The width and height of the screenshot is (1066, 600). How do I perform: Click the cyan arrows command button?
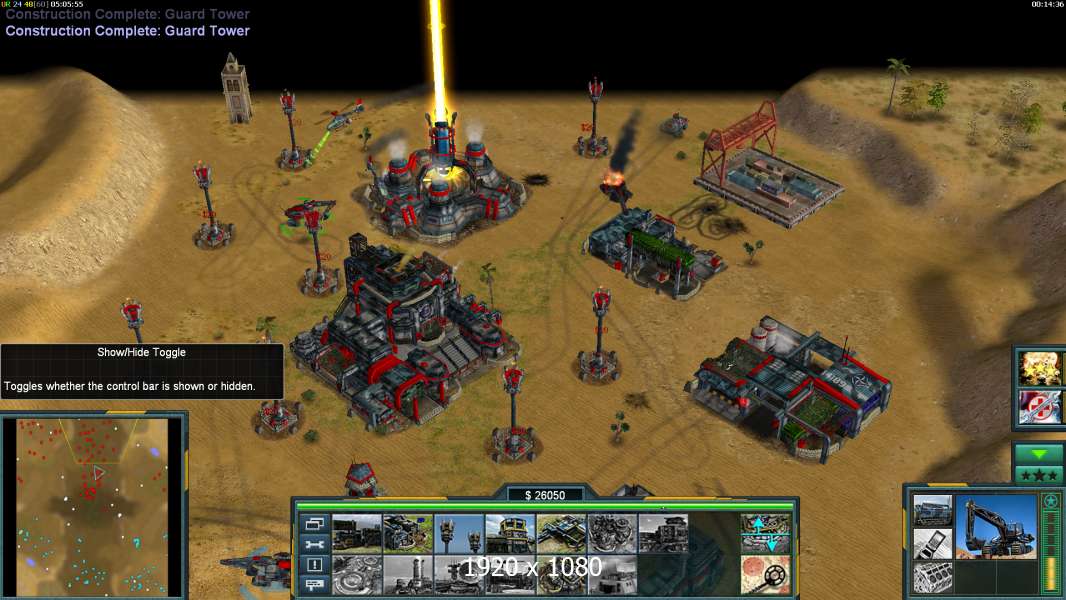[765, 534]
